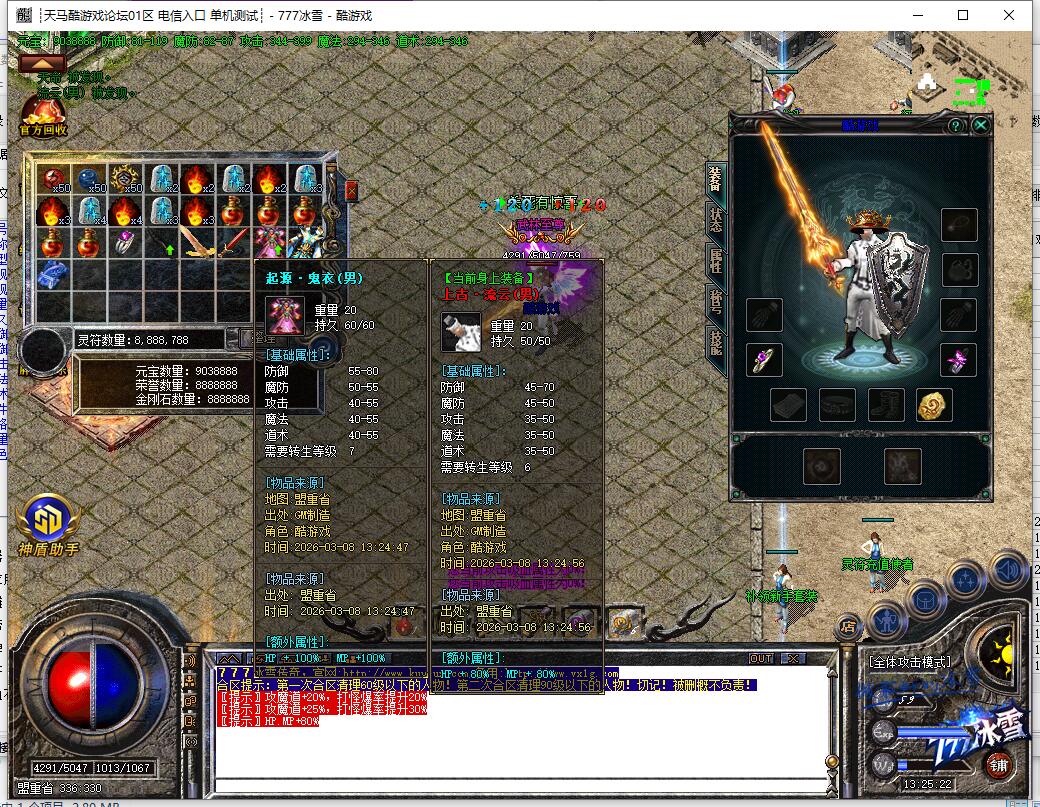The height and width of the screenshot is (807, 1040).
Task: Switch to the 属性 tab
Action: pyautogui.click(x=716, y=260)
